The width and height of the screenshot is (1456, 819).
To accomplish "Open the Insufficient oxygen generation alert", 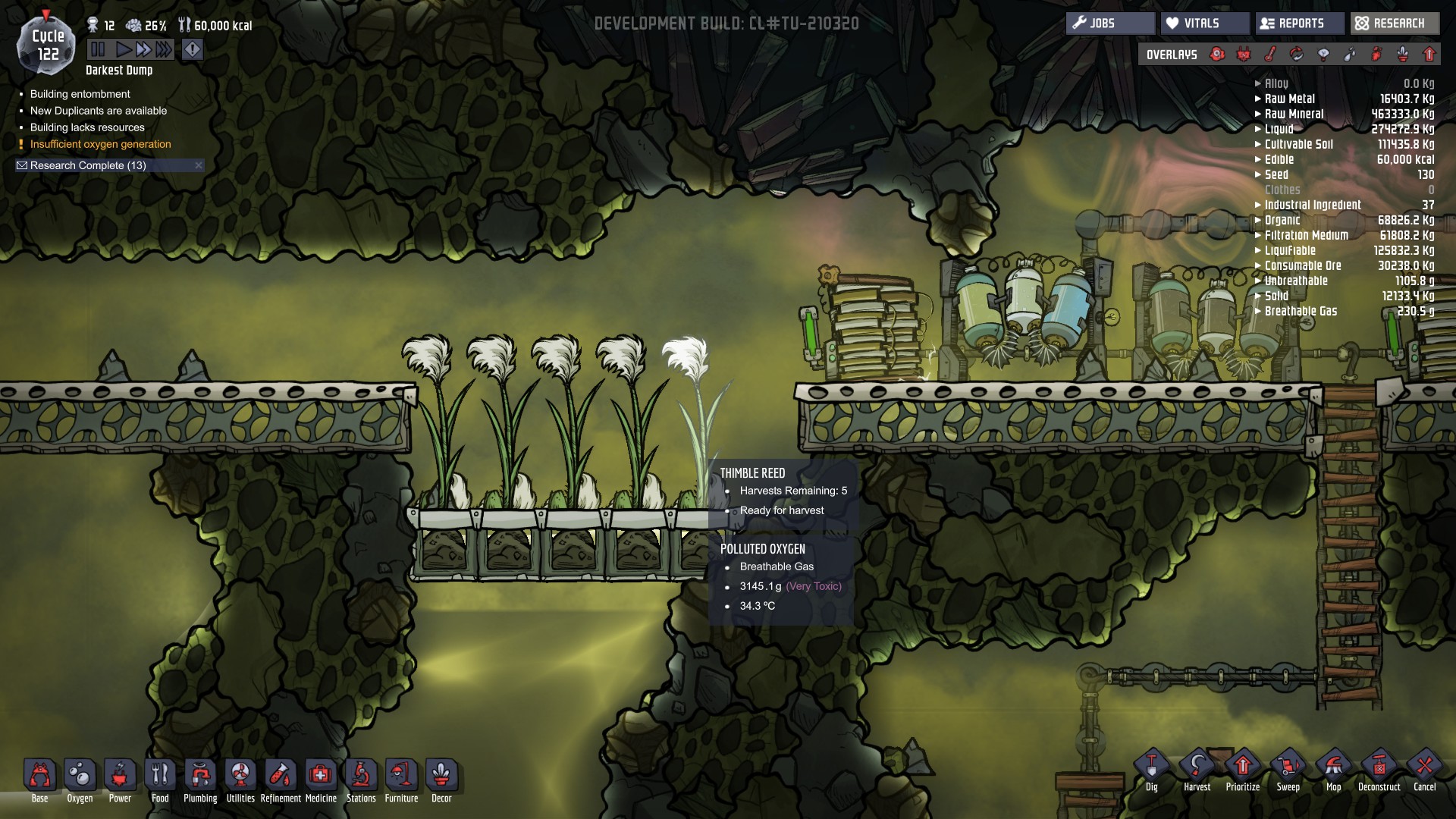I will pos(99,144).
